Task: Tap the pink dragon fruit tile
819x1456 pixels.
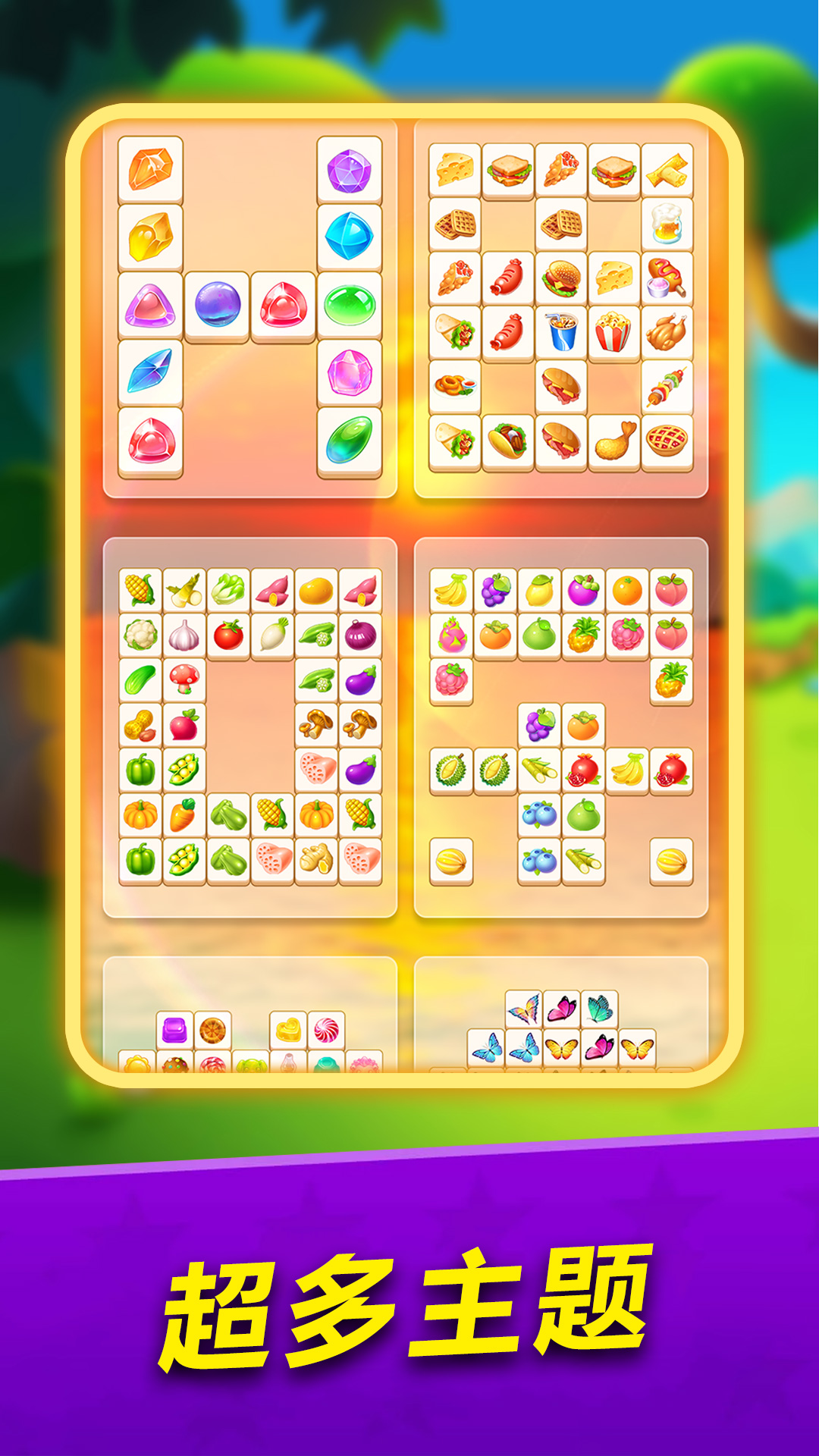Action: [451, 635]
